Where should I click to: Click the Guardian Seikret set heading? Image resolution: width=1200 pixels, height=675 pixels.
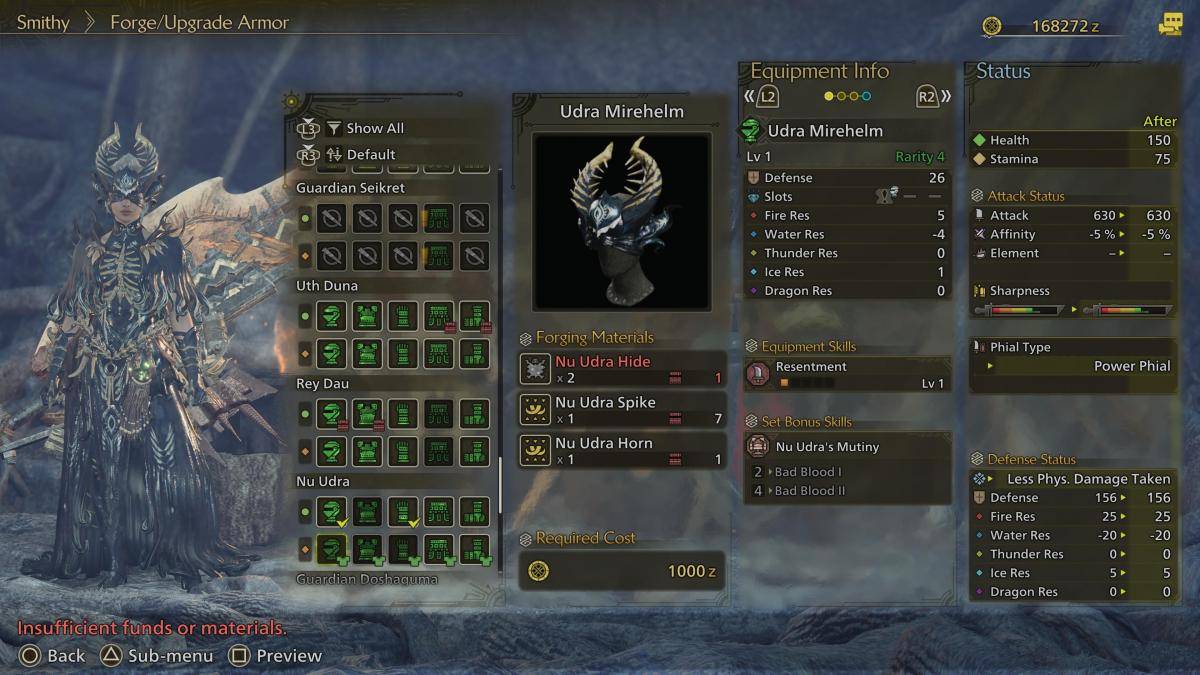coord(350,187)
